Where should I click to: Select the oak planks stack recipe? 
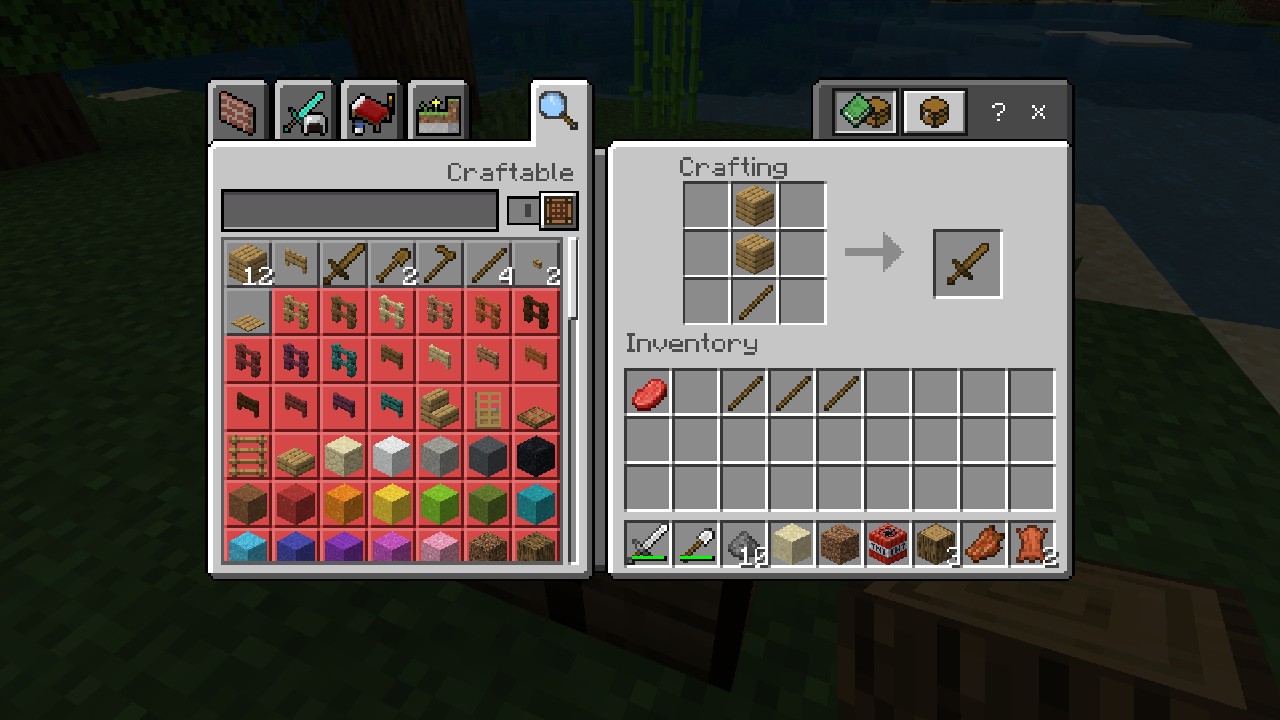pyautogui.click(x=248, y=263)
